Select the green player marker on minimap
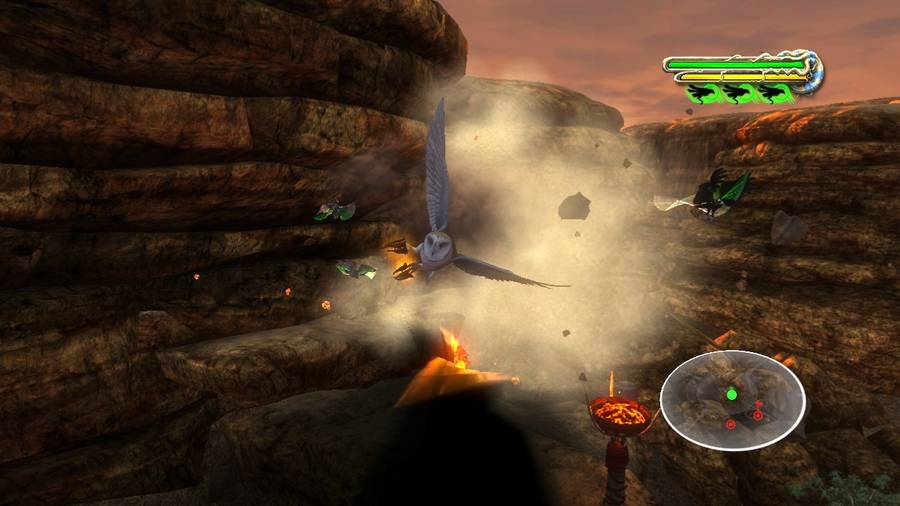 click(x=731, y=394)
